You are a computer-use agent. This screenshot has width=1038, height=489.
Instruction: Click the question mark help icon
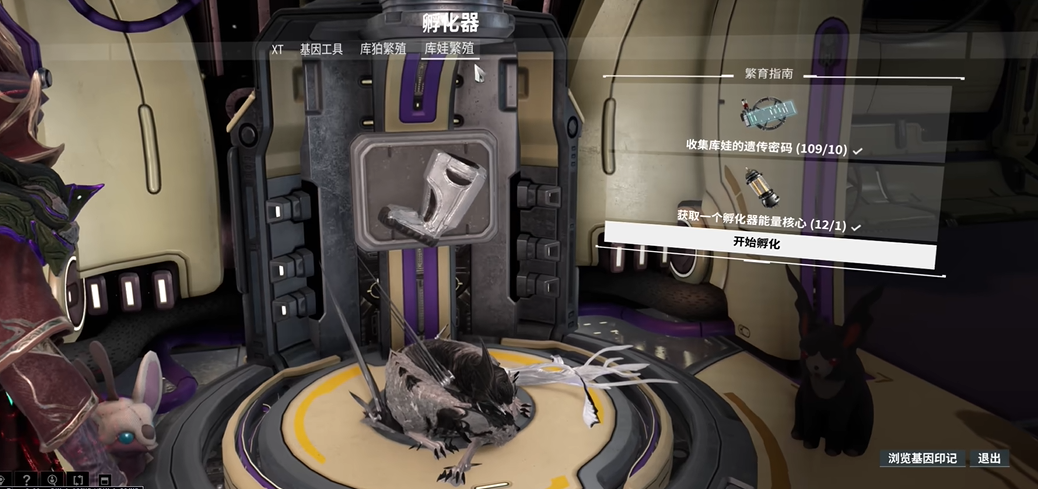(27, 481)
